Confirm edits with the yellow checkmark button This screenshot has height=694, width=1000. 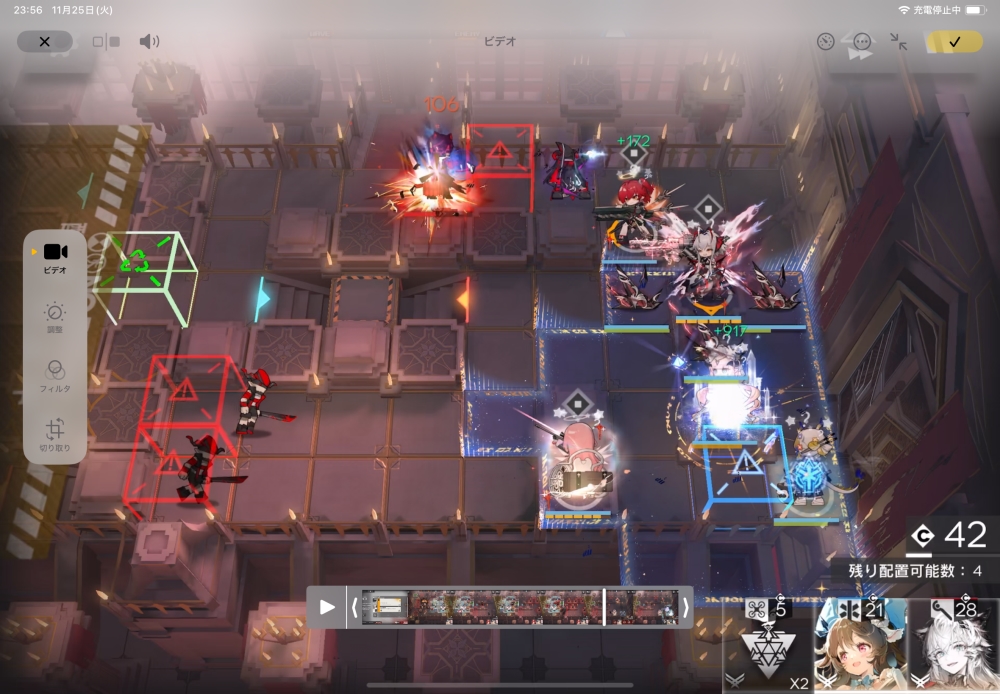954,42
